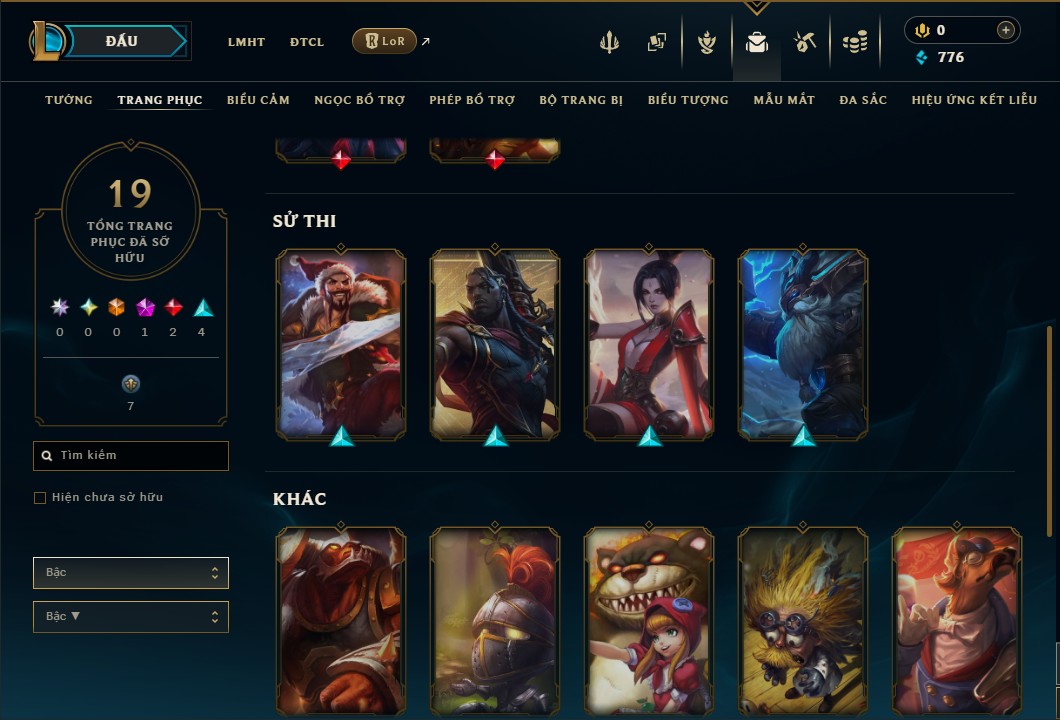This screenshot has width=1060, height=720.
Task: Toggle the Hiện chưa sở hữu checkbox
Action: point(40,498)
